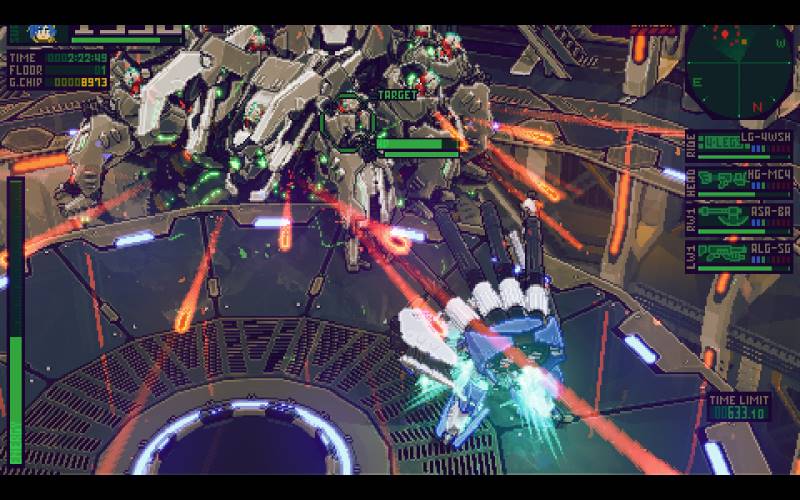Select the HG-MC4 head weapon slot
Image resolution: width=800 pixels, height=500 pixels.
coord(744,180)
